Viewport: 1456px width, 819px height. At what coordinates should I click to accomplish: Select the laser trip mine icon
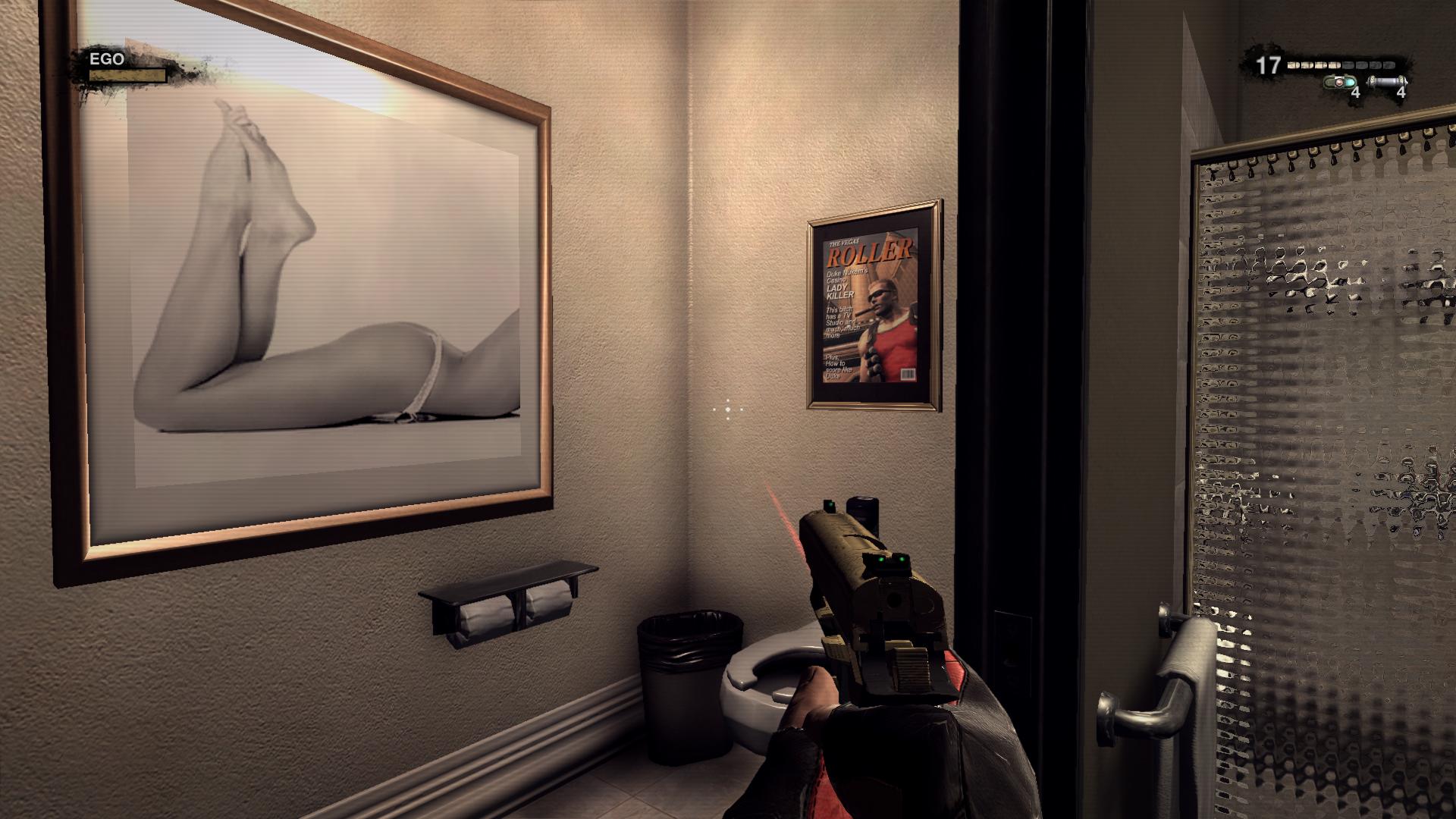point(1339,82)
